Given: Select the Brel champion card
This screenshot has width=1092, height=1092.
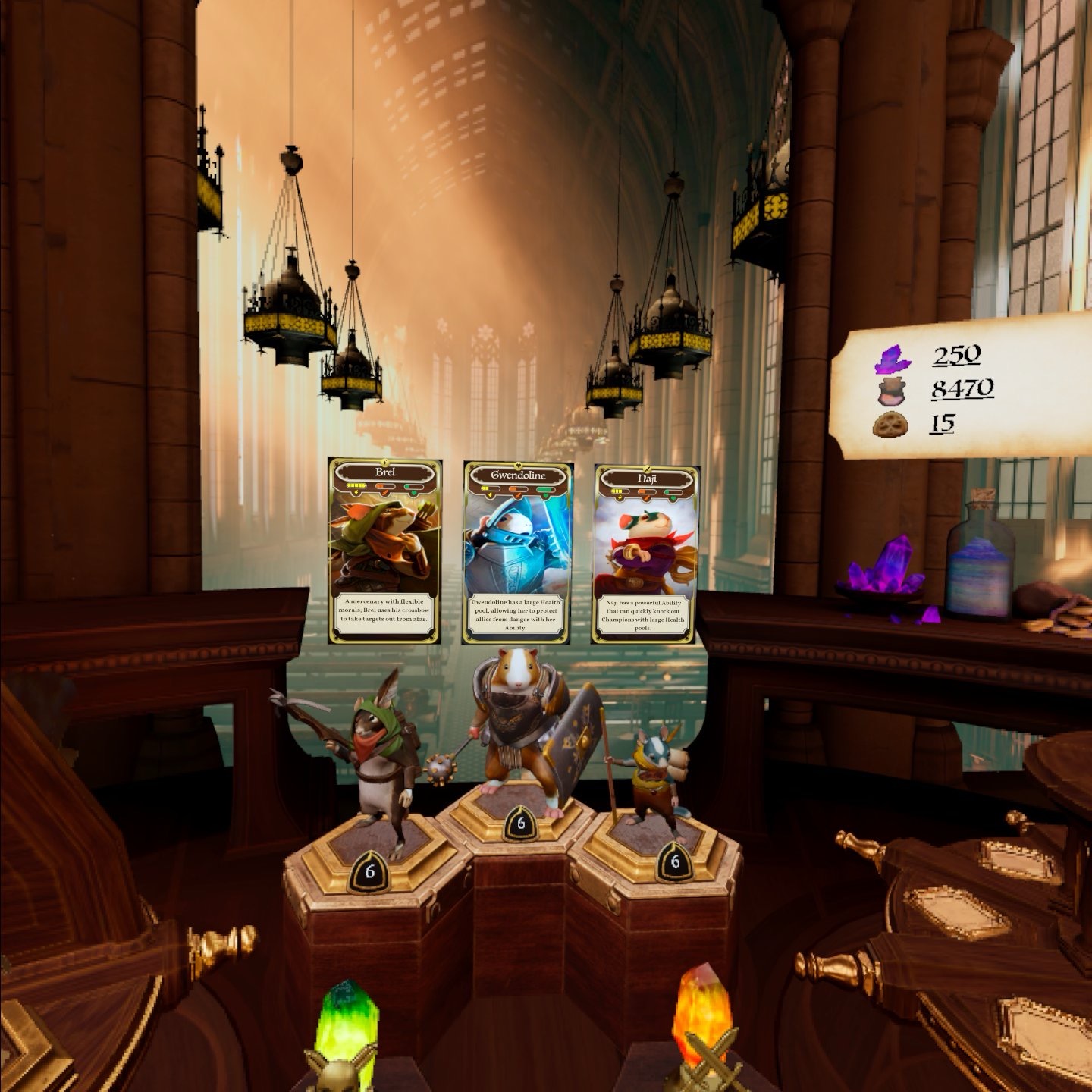Looking at the screenshot, I should (385, 551).
